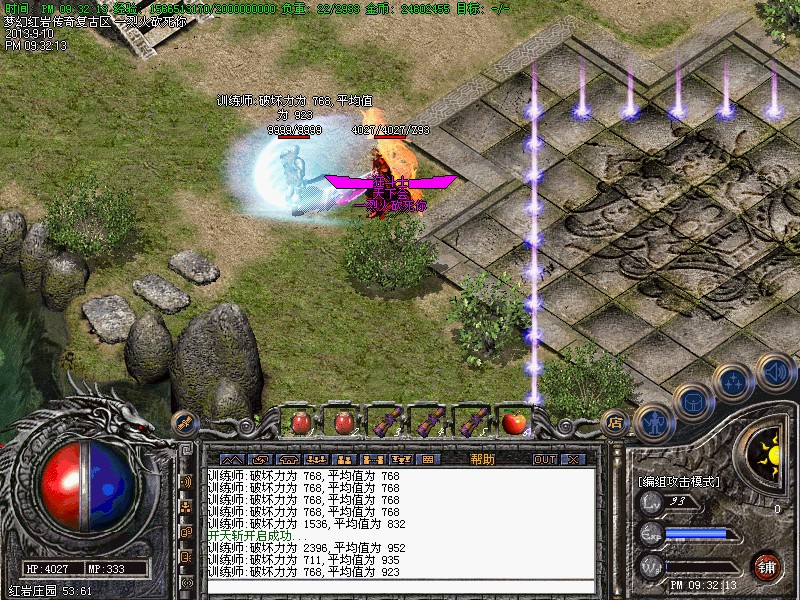Close the game with the X button
This screenshot has height=600, width=800.
[x=572, y=459]
